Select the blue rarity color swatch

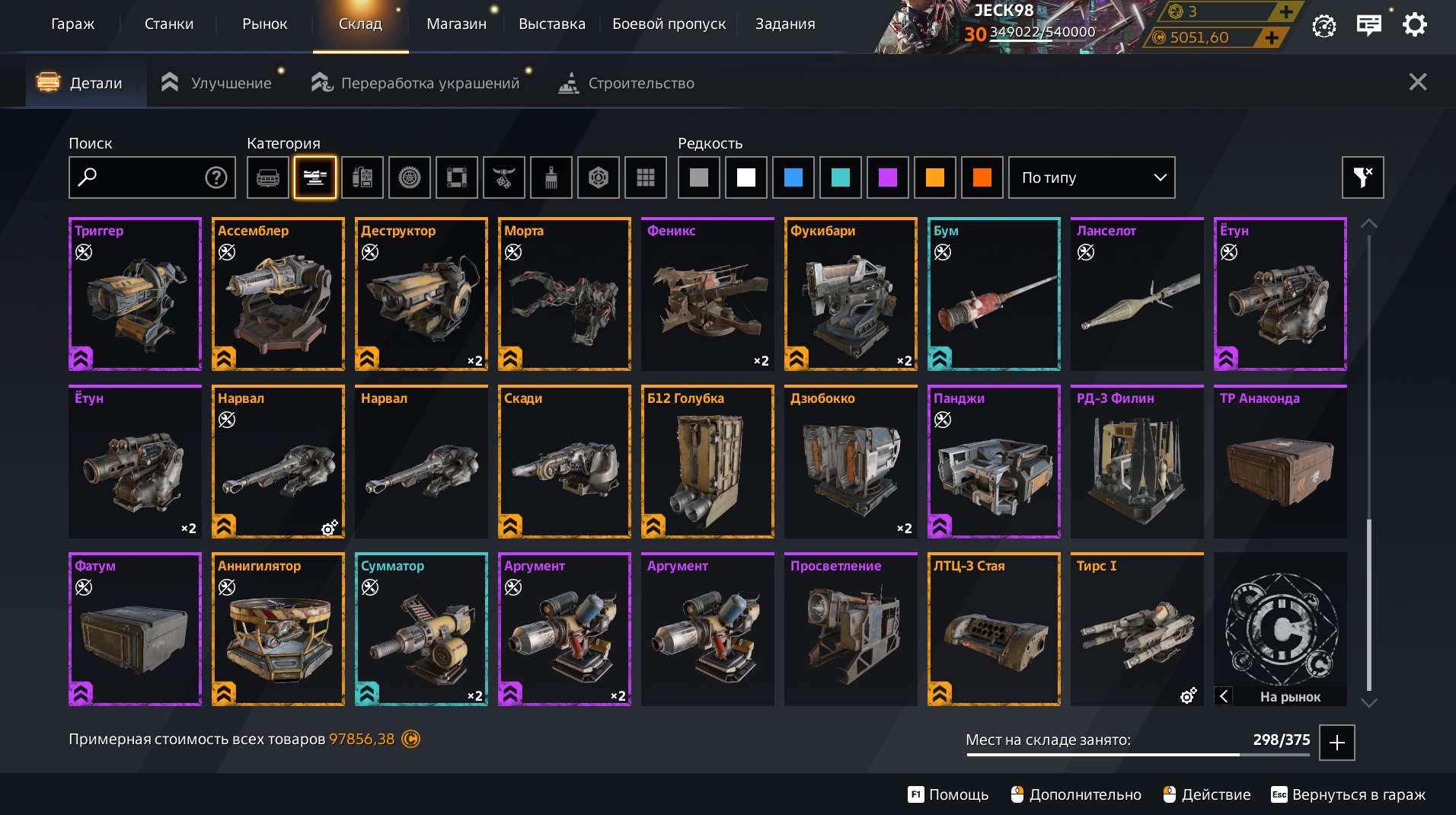[x=793, y=177]
